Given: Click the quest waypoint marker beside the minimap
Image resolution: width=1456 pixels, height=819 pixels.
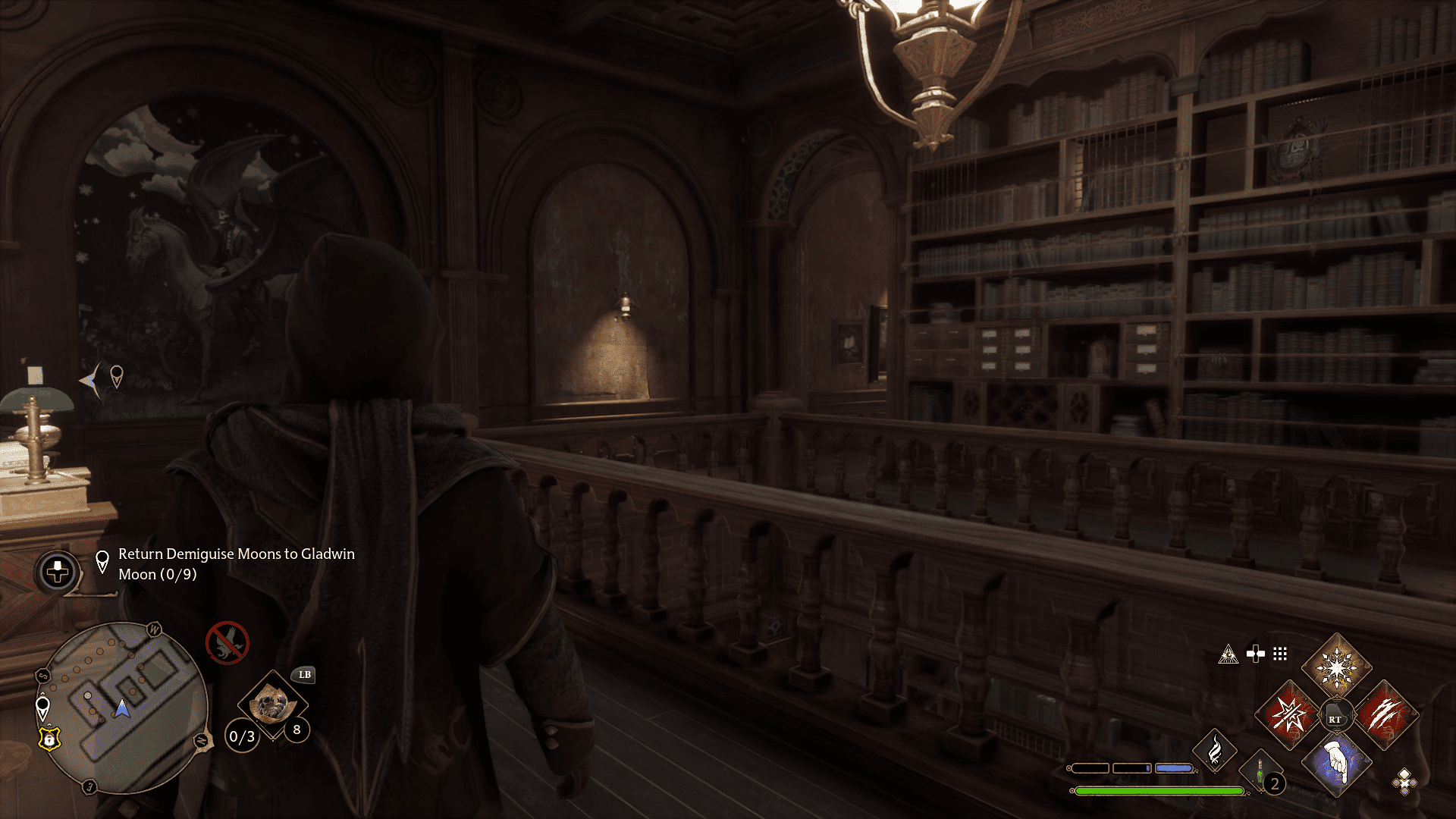Looking at the screenshot, I should pos(43,708).
